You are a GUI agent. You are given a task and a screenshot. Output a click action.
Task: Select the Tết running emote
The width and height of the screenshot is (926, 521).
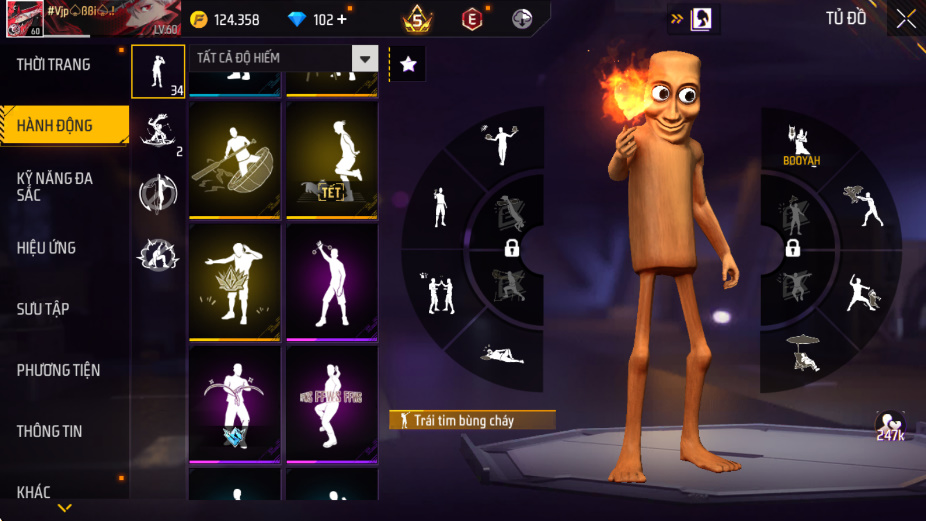(x=332, y=159)
